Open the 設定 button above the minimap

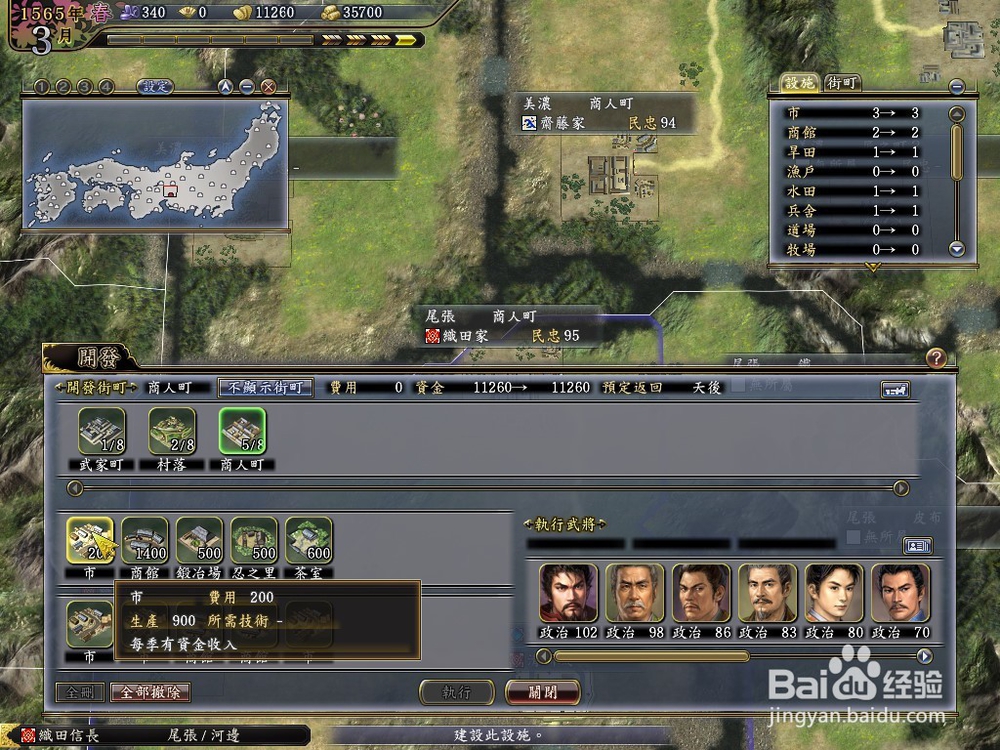(x=156, y=87)
